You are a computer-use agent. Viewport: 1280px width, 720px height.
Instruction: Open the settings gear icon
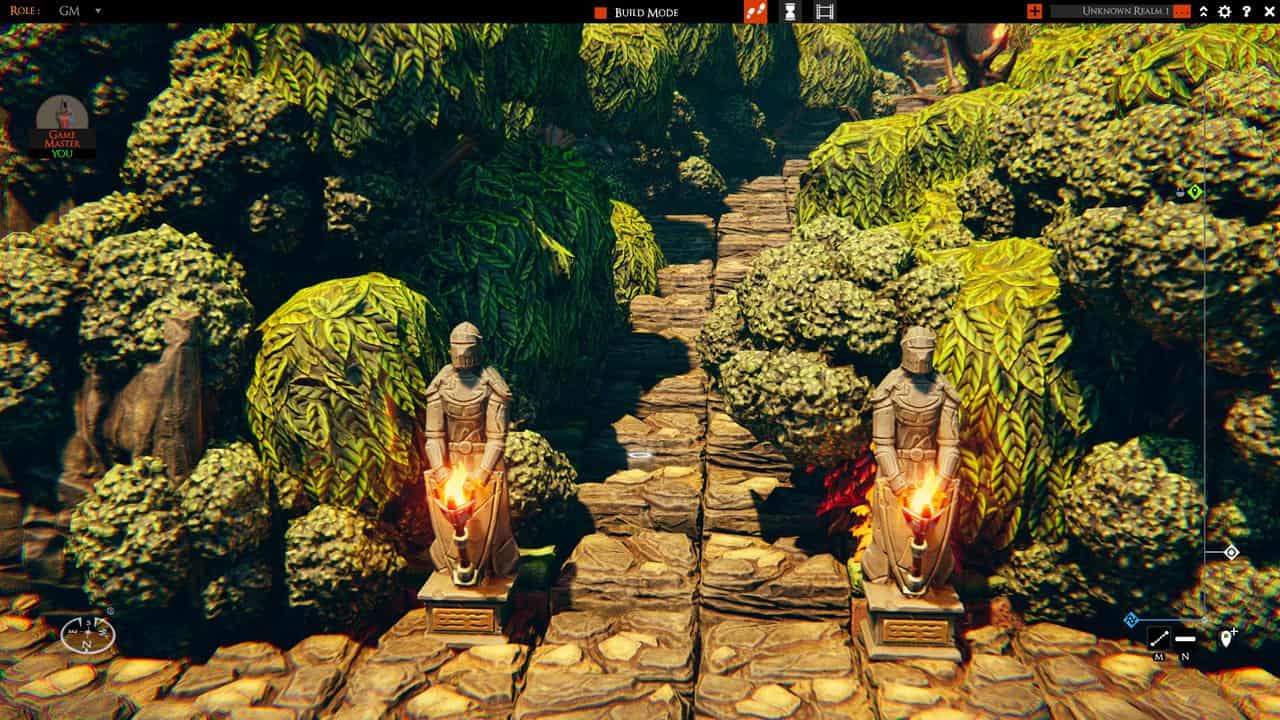1224,11
